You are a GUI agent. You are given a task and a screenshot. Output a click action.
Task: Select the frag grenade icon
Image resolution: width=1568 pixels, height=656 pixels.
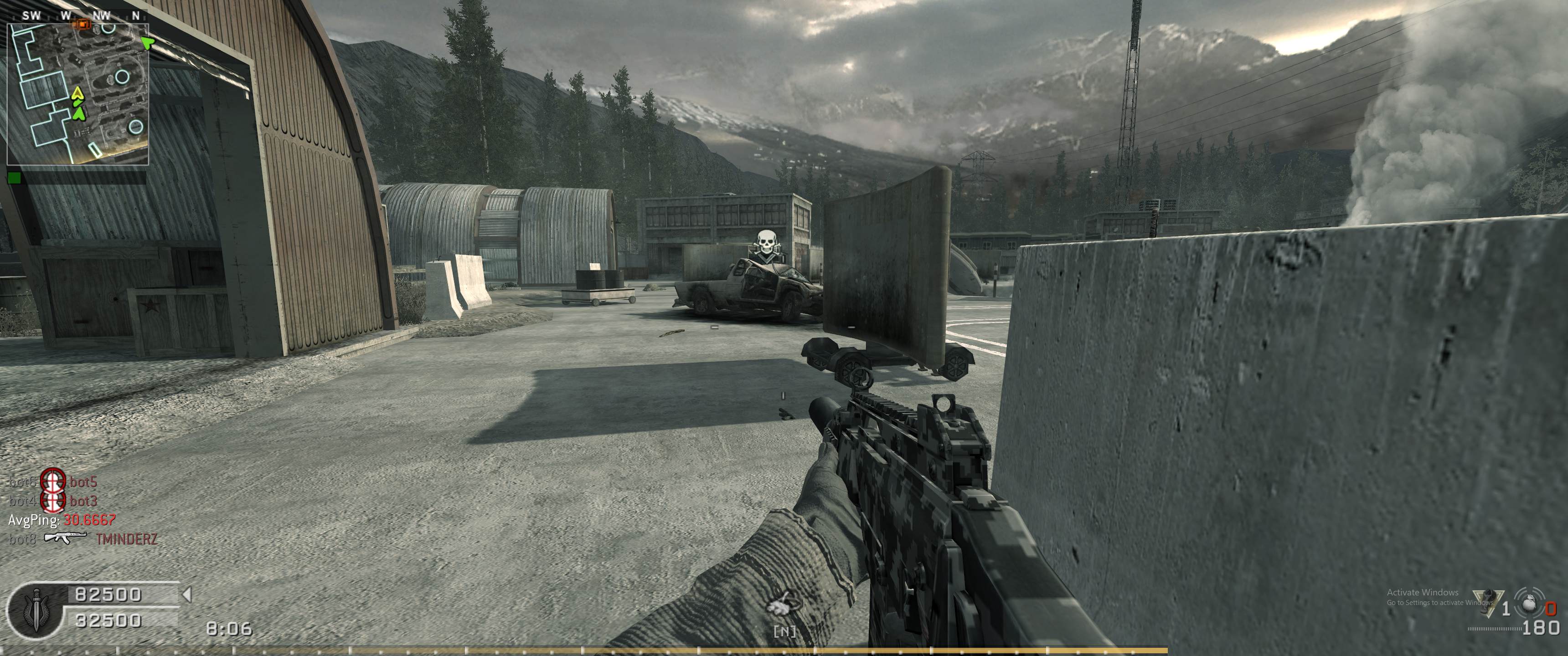coord(1529,606)
